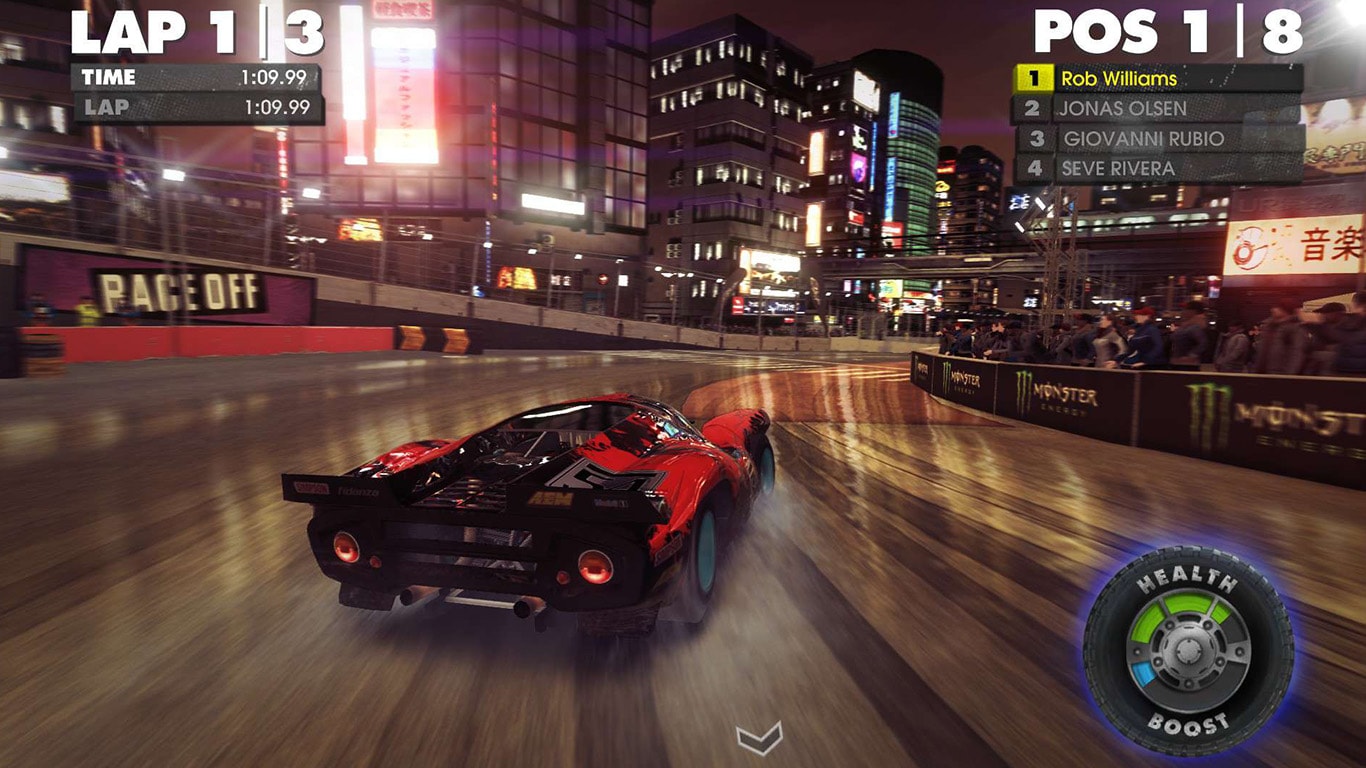Click the Health Boost wheel gauge
The width and height of the screenshot is (1366, 768).
click(x=1186, y=649)
